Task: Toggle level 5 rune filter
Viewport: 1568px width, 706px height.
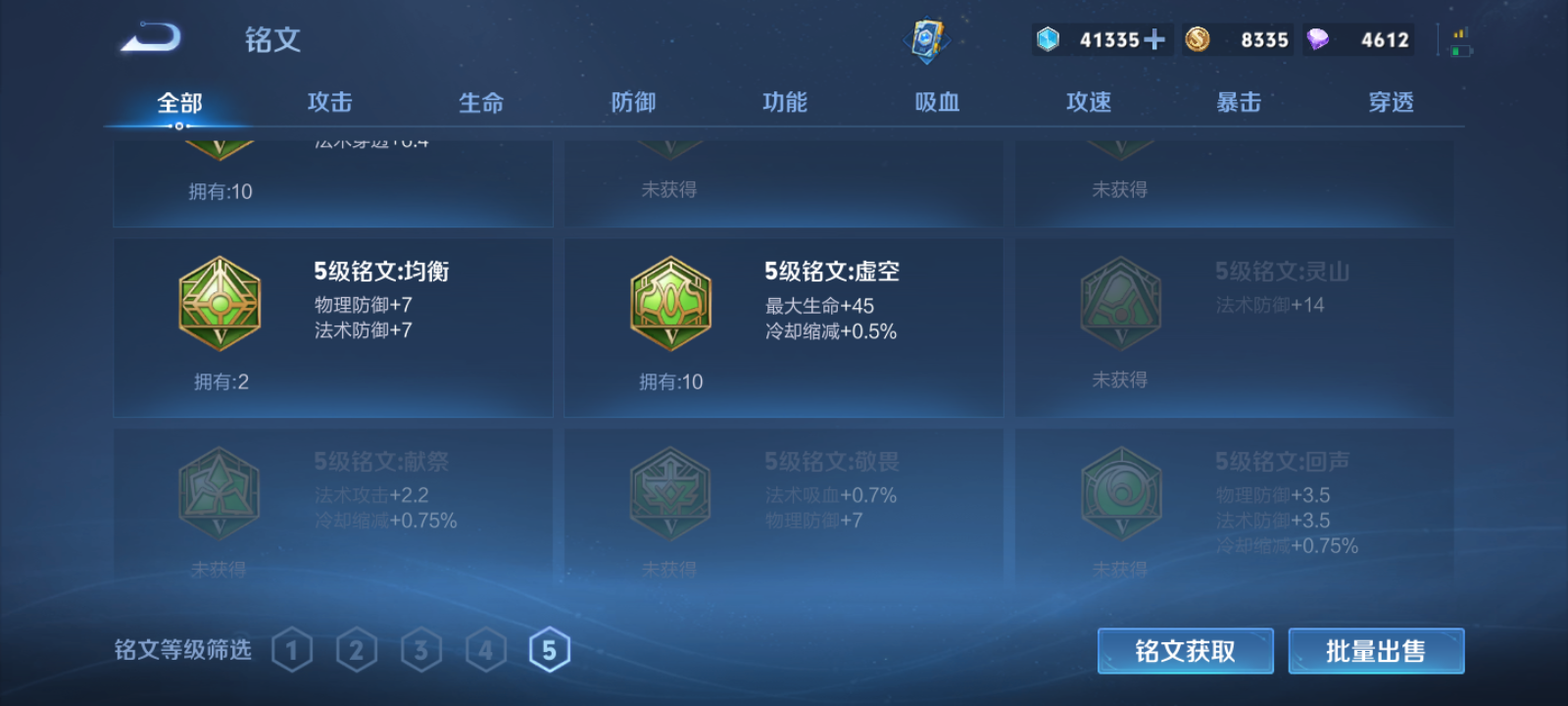Action: [551, 648]
